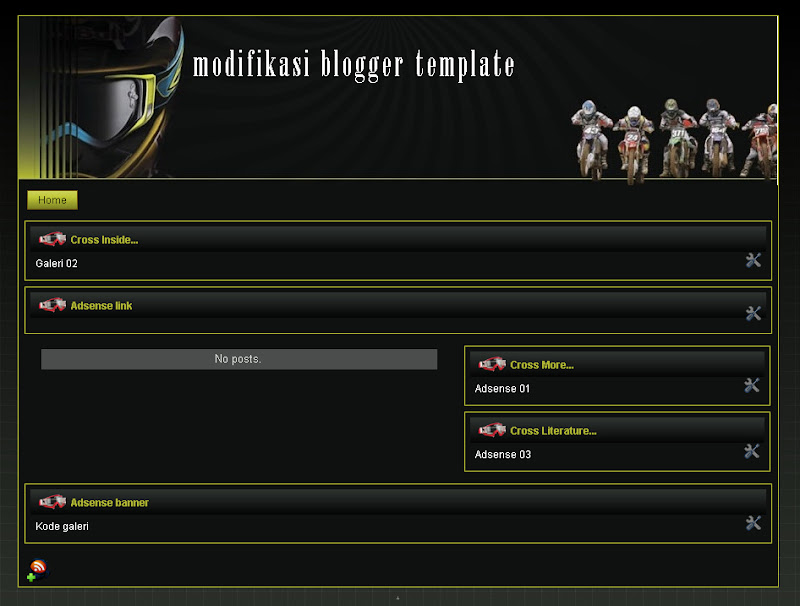Open the Home tab
Image resolution: width=800 pixels, height=606 pixels.
pos(52,200)
